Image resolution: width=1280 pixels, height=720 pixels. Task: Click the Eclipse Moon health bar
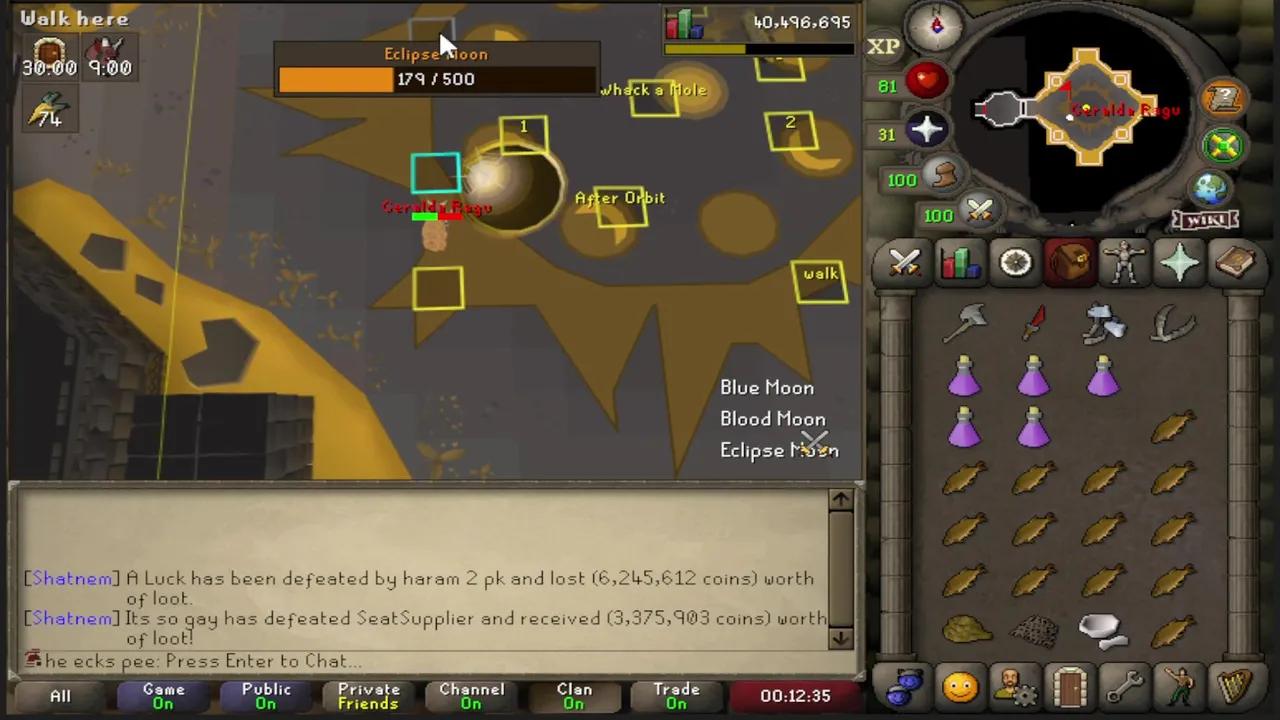[436, 79]
